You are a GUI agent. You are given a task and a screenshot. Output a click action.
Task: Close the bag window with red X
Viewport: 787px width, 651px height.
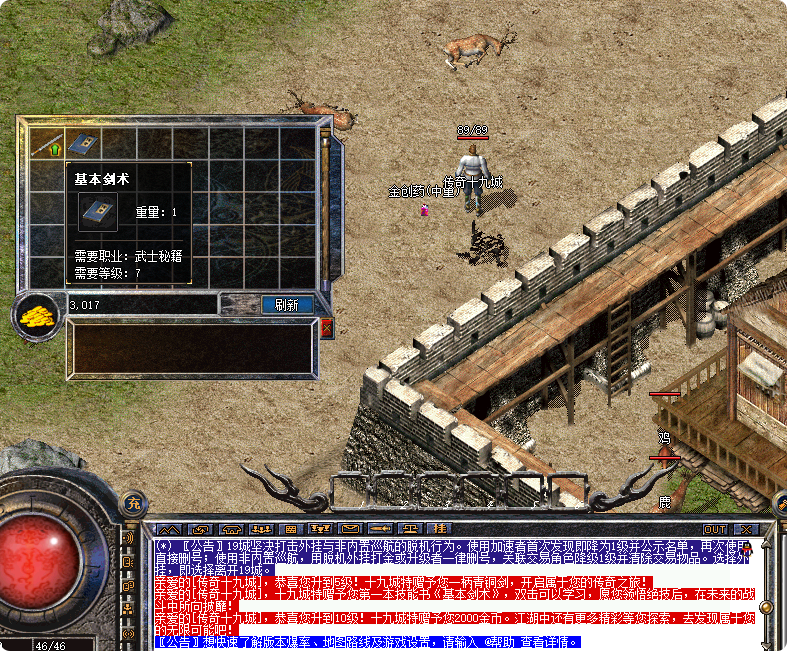[326, 328]
